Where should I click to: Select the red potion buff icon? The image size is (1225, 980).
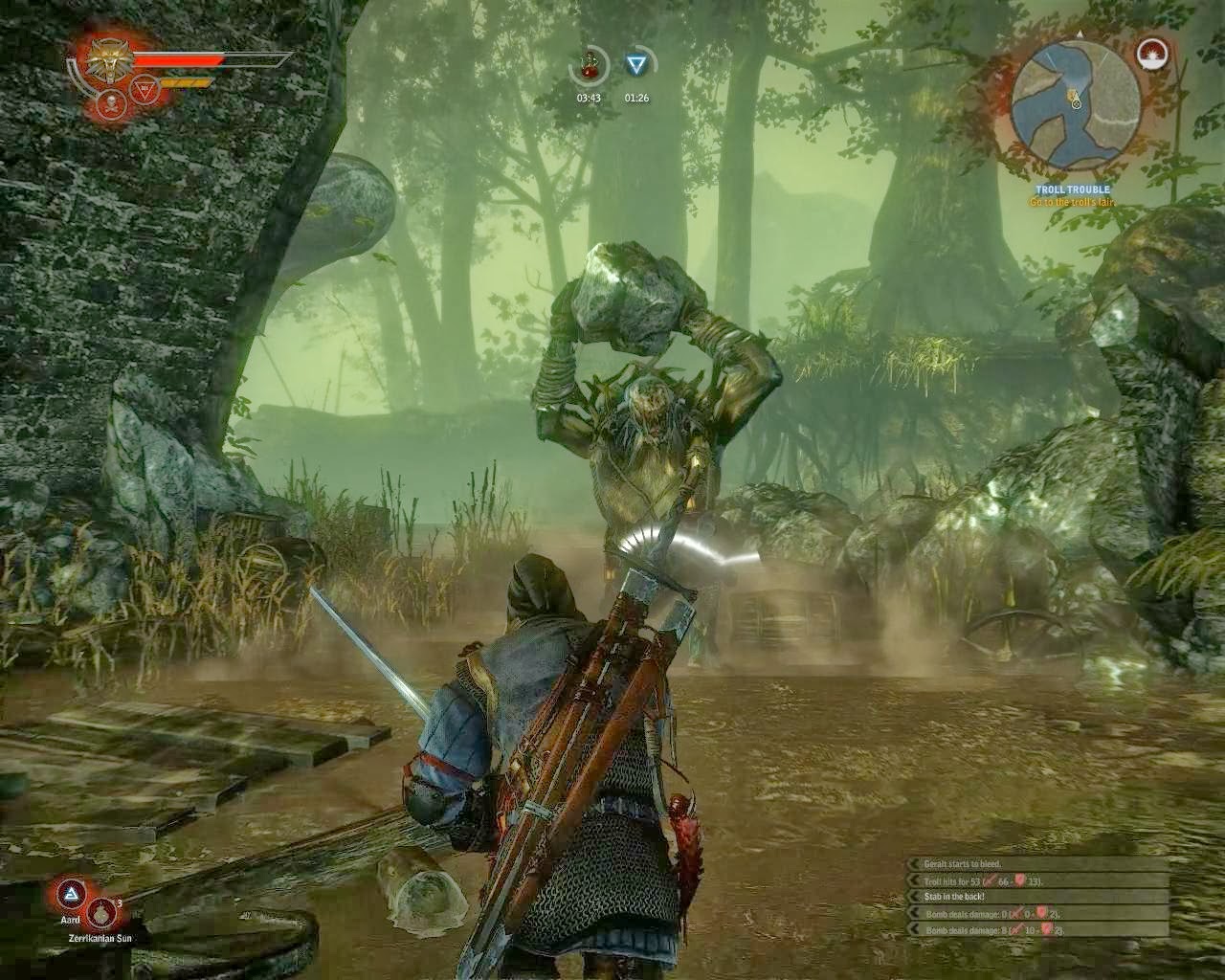(x=590, y=66)
